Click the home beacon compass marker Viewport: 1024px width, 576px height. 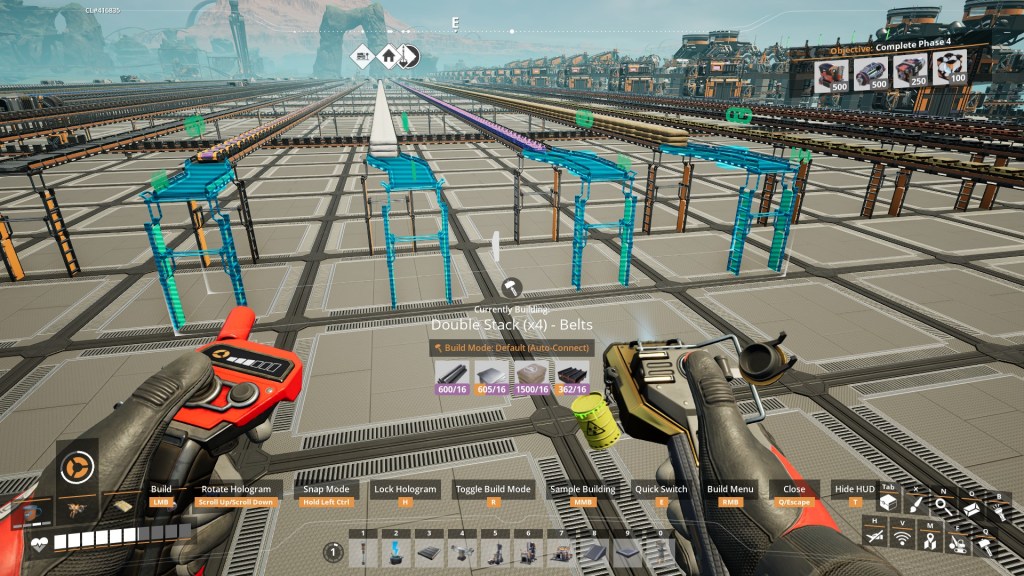pyautogui.click(x=387, y=56)
